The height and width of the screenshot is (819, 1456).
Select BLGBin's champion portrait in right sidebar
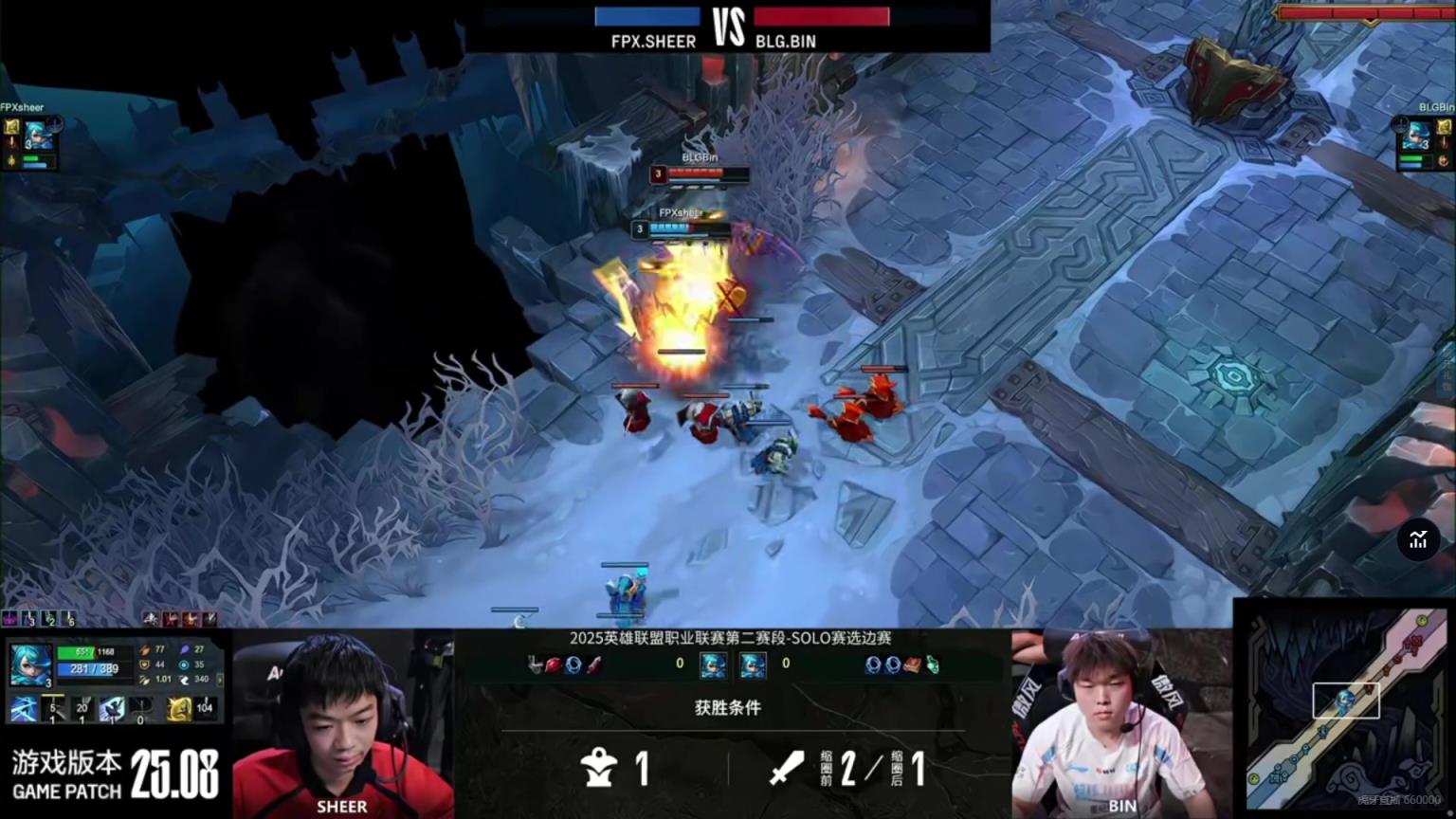click(x=1417, y=136)
